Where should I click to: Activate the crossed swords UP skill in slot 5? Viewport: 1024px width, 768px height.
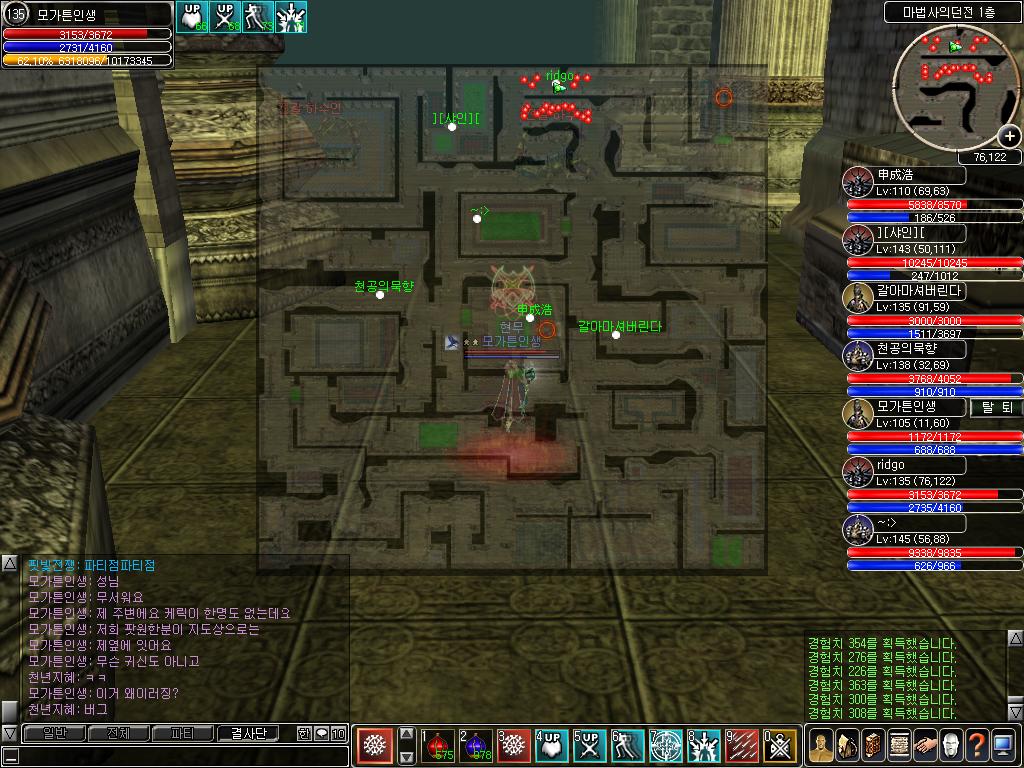[x=590, y=746]
